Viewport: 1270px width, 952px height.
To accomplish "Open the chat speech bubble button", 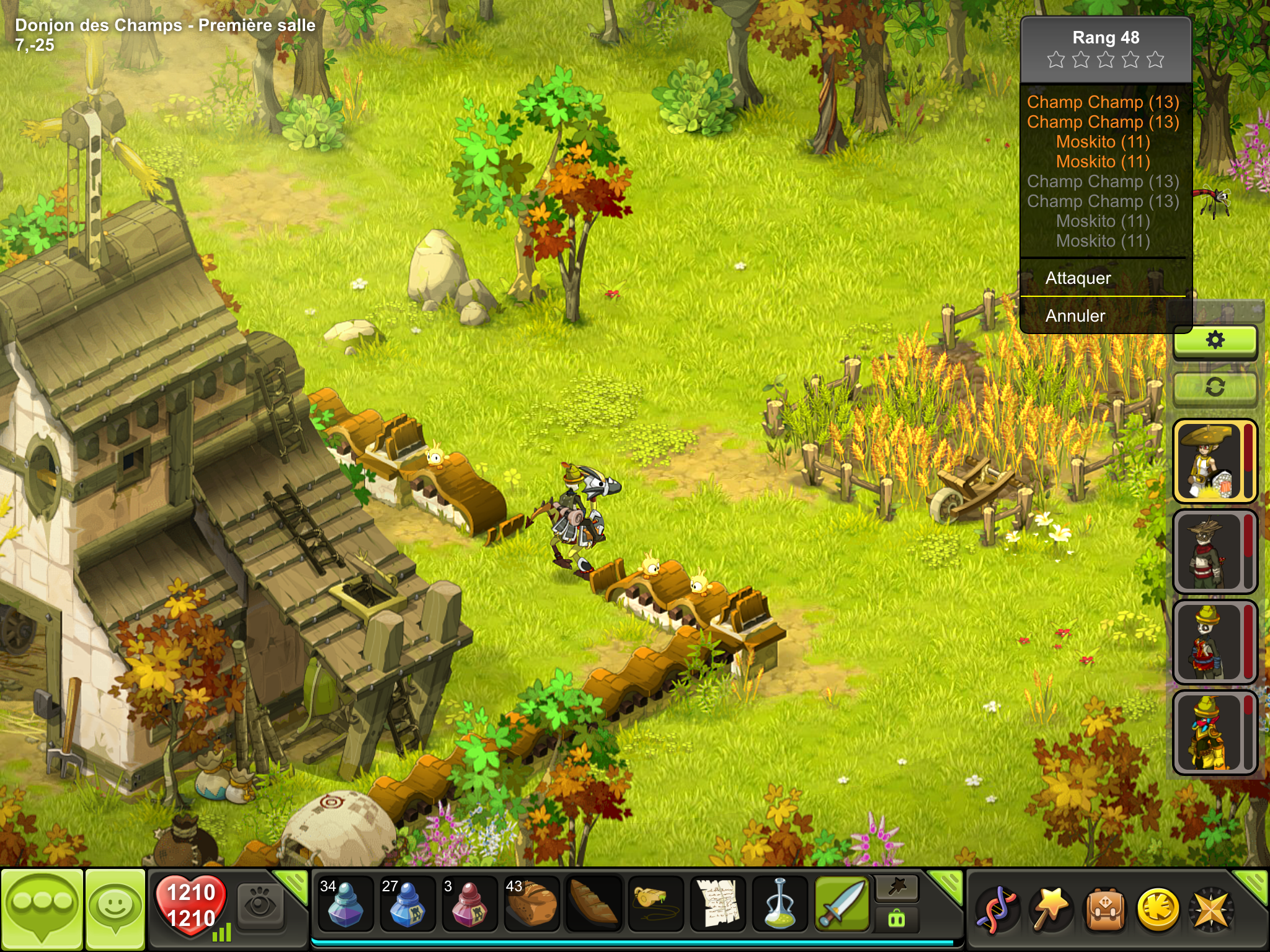I will click(x=42, y=909).
